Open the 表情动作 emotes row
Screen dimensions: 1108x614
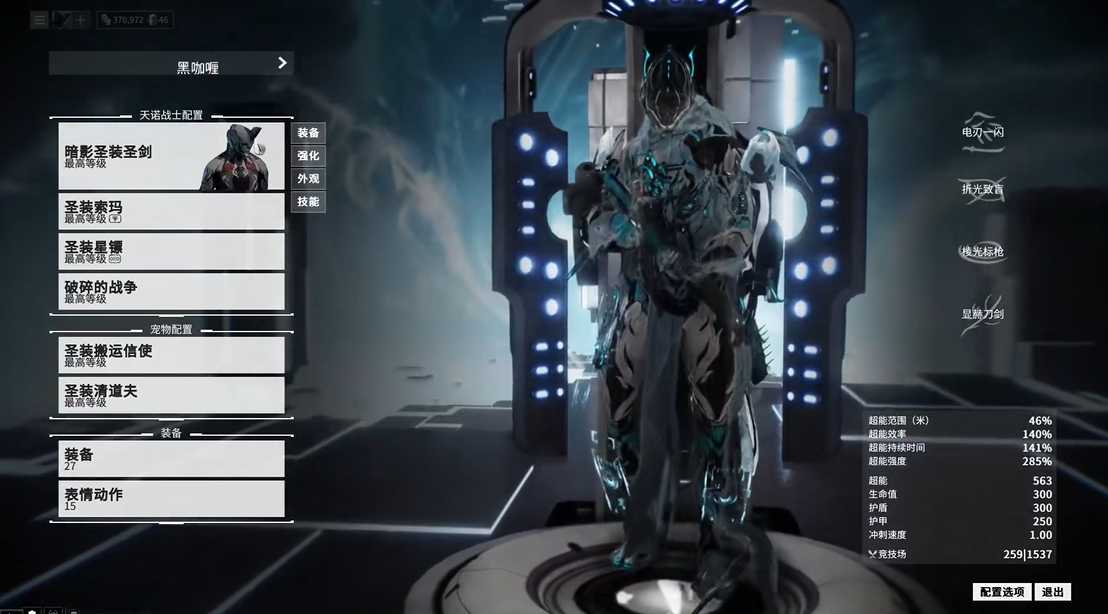(171, 499)
